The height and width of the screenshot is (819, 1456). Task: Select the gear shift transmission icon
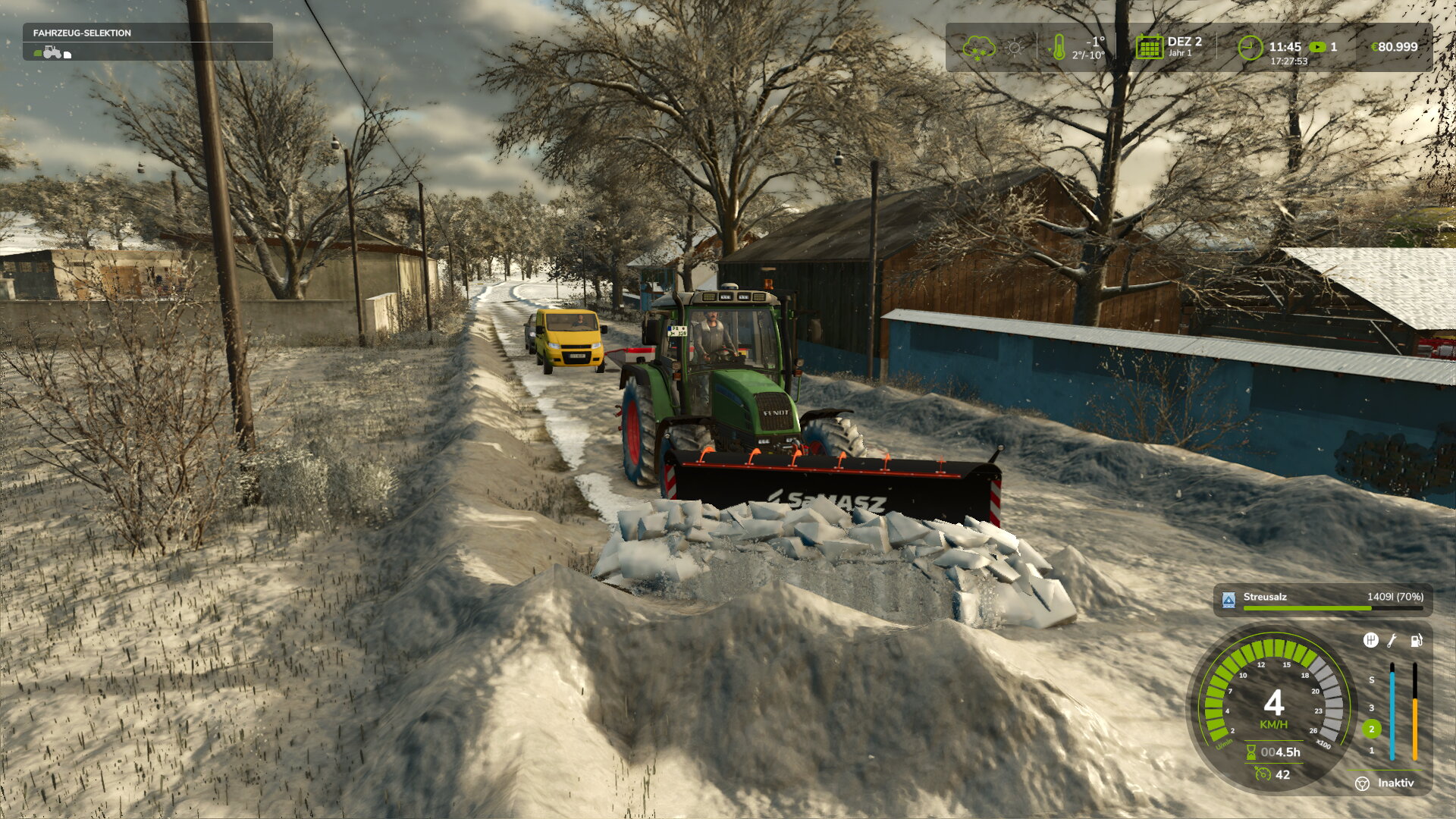pyautogui.click(x=1371, y=641)
